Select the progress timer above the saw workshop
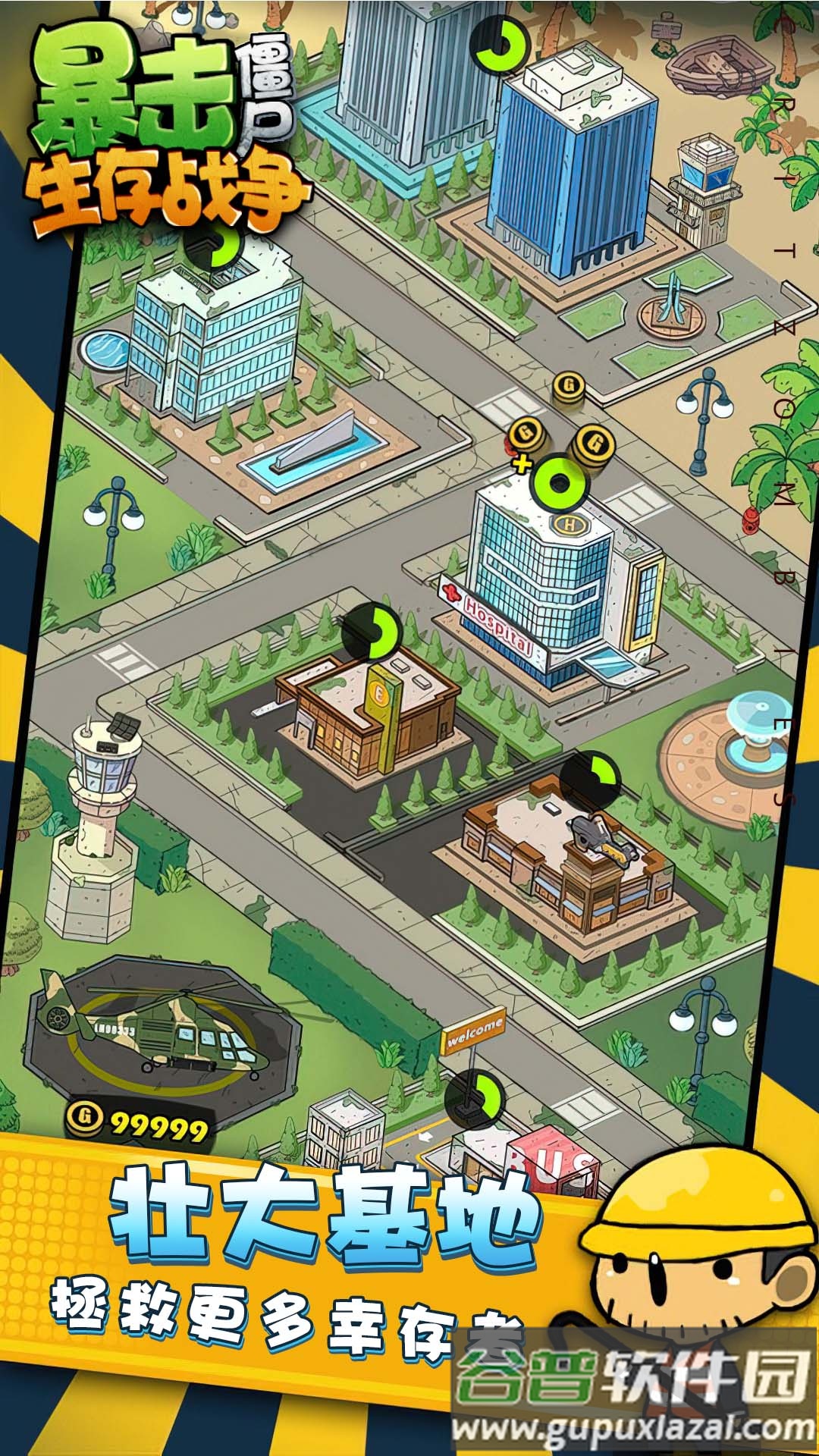This screenshot has height=1456, width=819. click(x=590, y=780)
